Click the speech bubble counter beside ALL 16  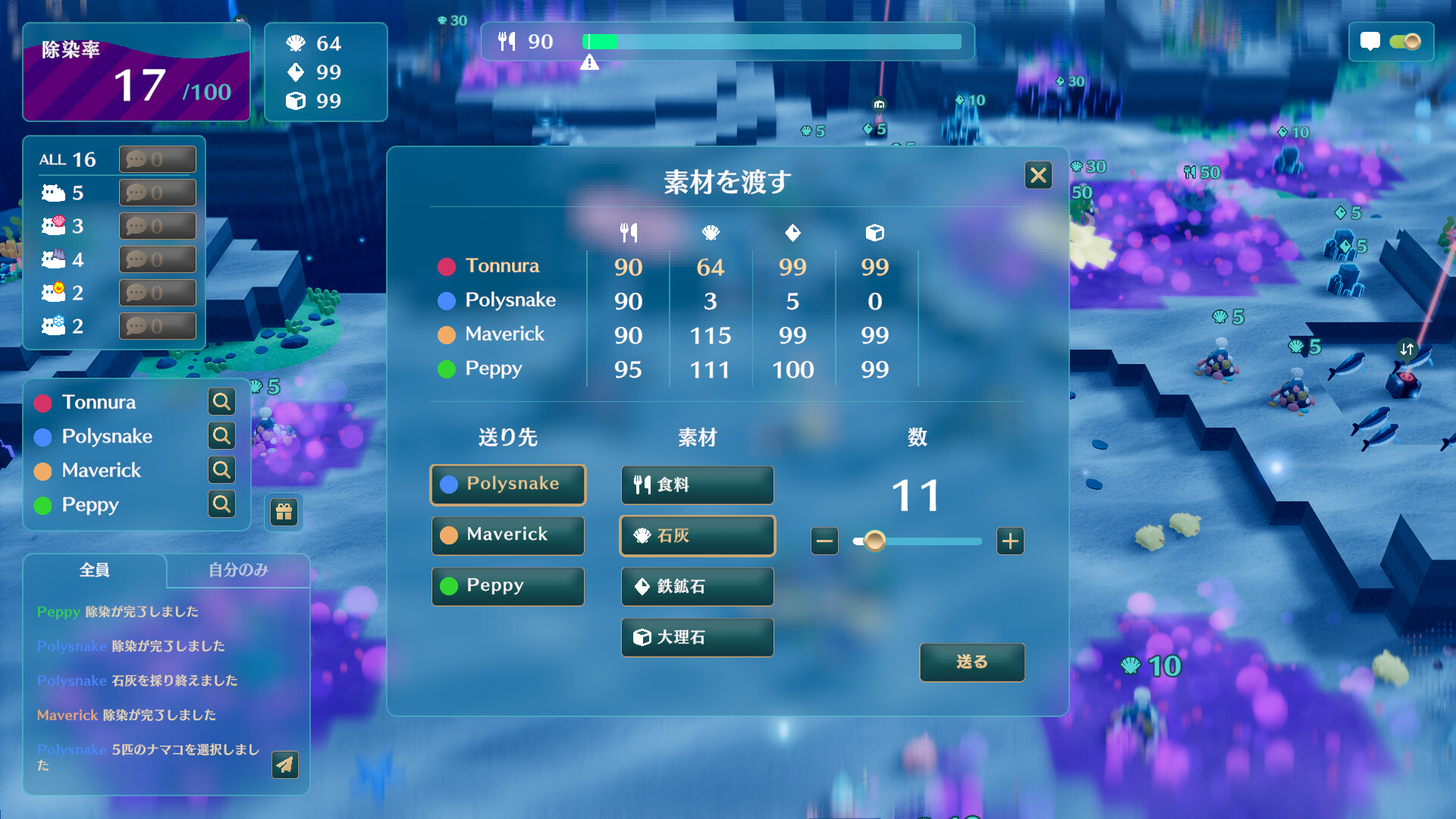click(157, 159)
